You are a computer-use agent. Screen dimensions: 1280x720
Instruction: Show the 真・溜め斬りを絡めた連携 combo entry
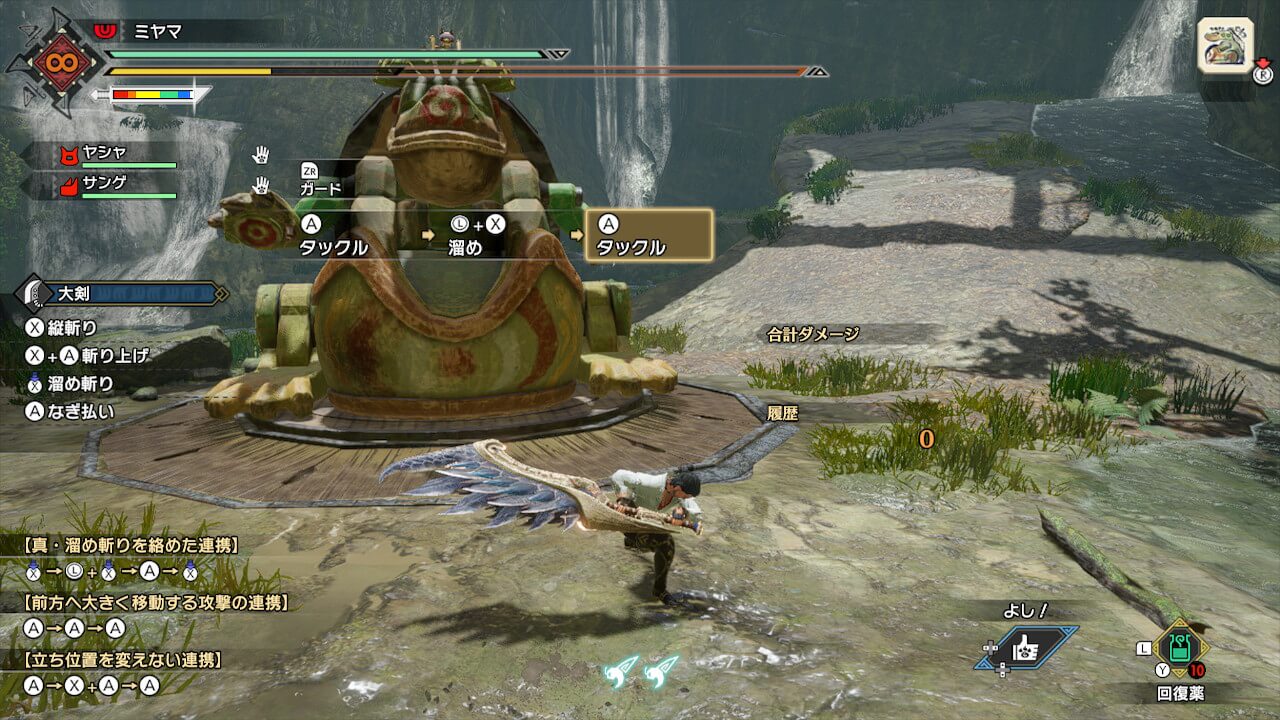click(130, 546)
